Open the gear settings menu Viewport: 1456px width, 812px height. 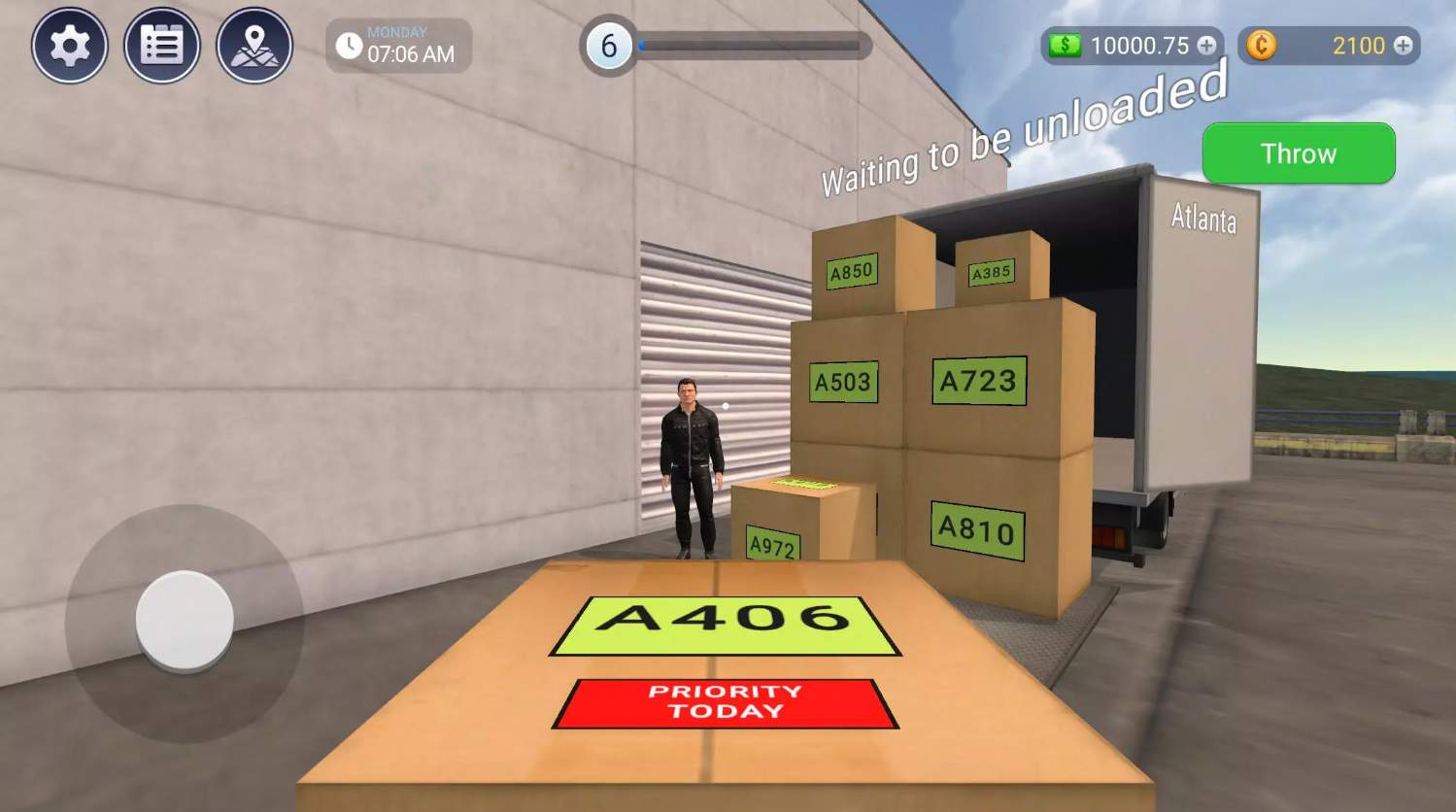click(x=69, y=46)
